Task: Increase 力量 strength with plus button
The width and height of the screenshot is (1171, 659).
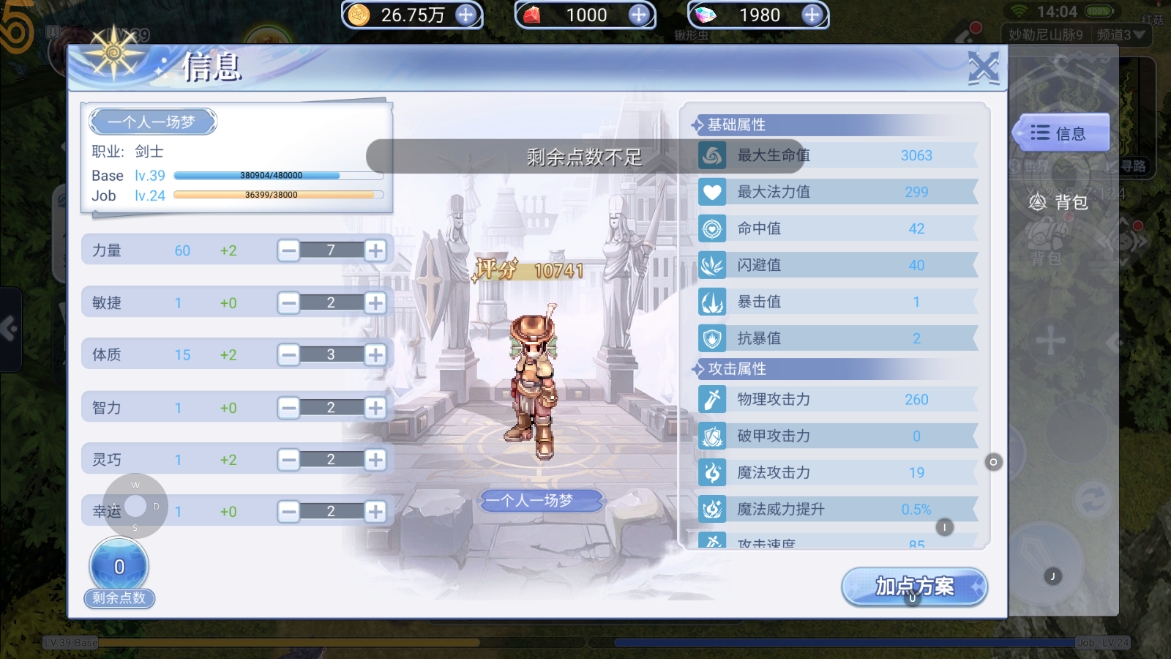Action: point(375,250)
